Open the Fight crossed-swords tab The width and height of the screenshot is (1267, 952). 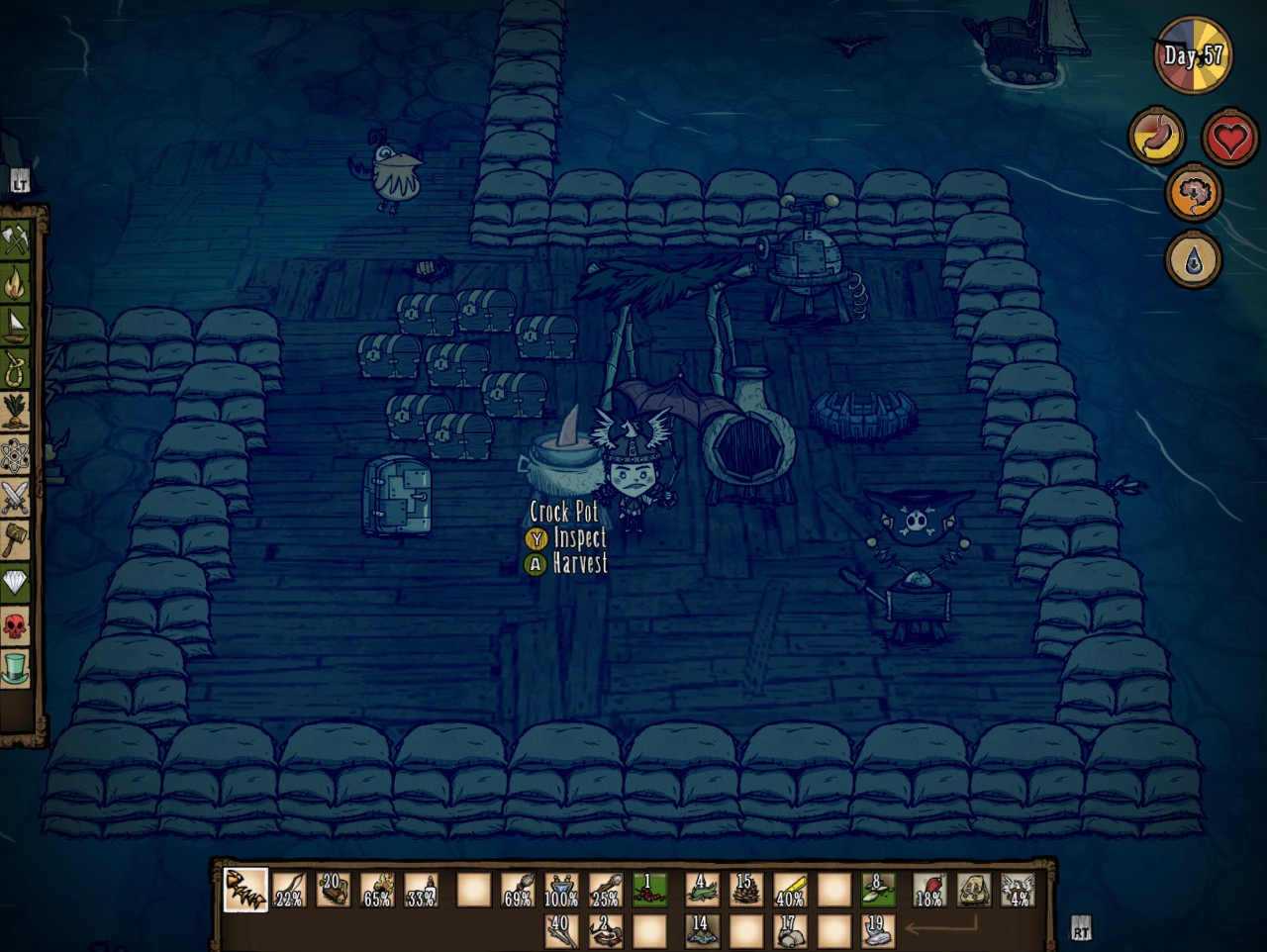coord(16,497)
